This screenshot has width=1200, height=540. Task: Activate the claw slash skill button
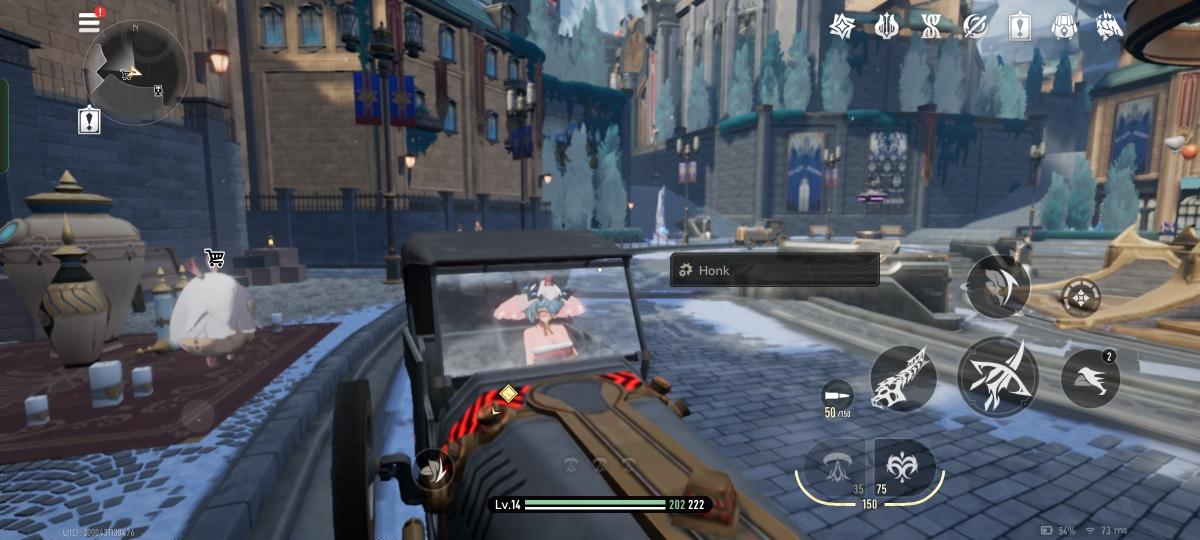tap(997, 286)
